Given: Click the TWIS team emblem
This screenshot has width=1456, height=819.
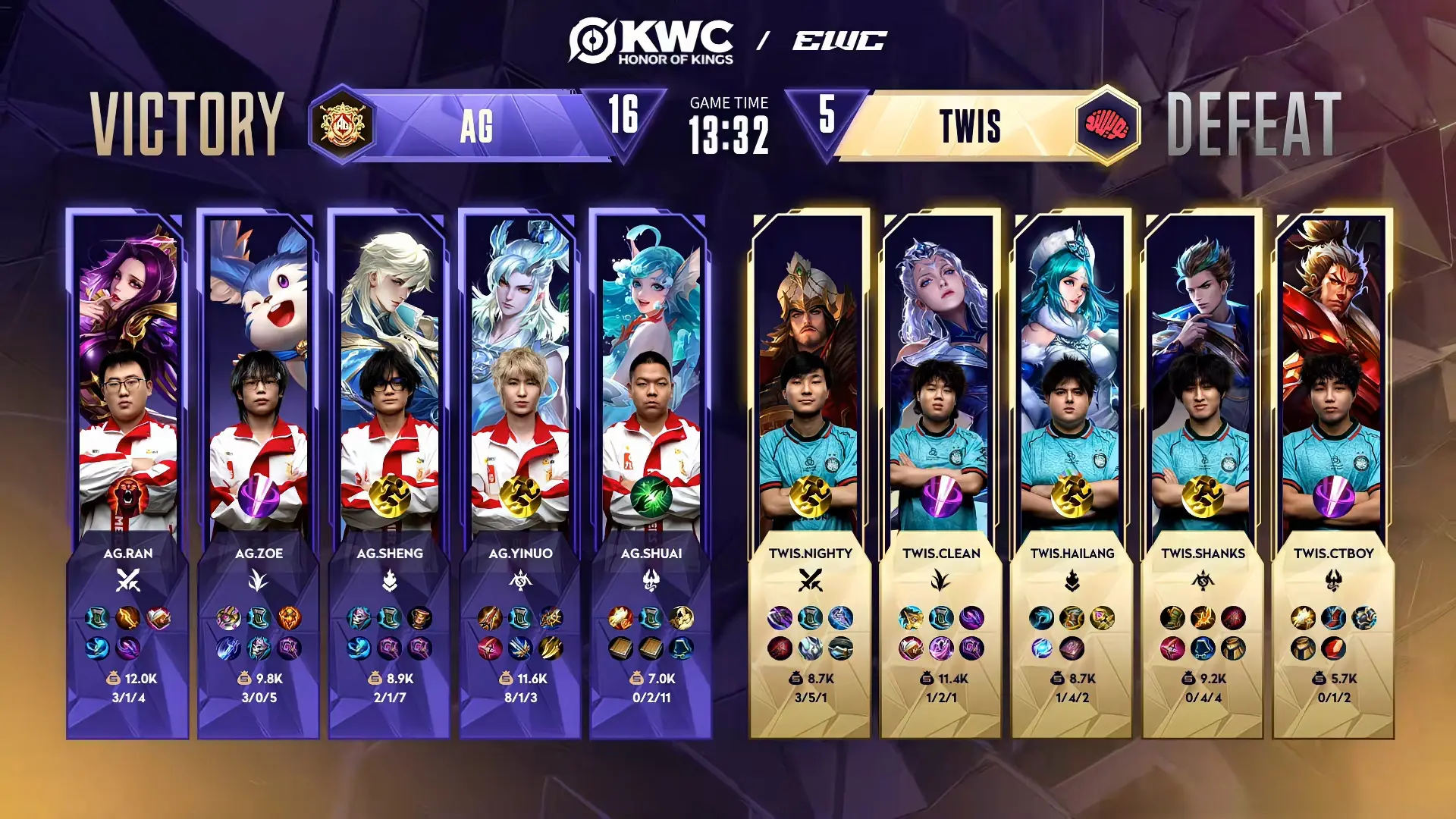Looking at the screenshot, I should [1108, 125].
